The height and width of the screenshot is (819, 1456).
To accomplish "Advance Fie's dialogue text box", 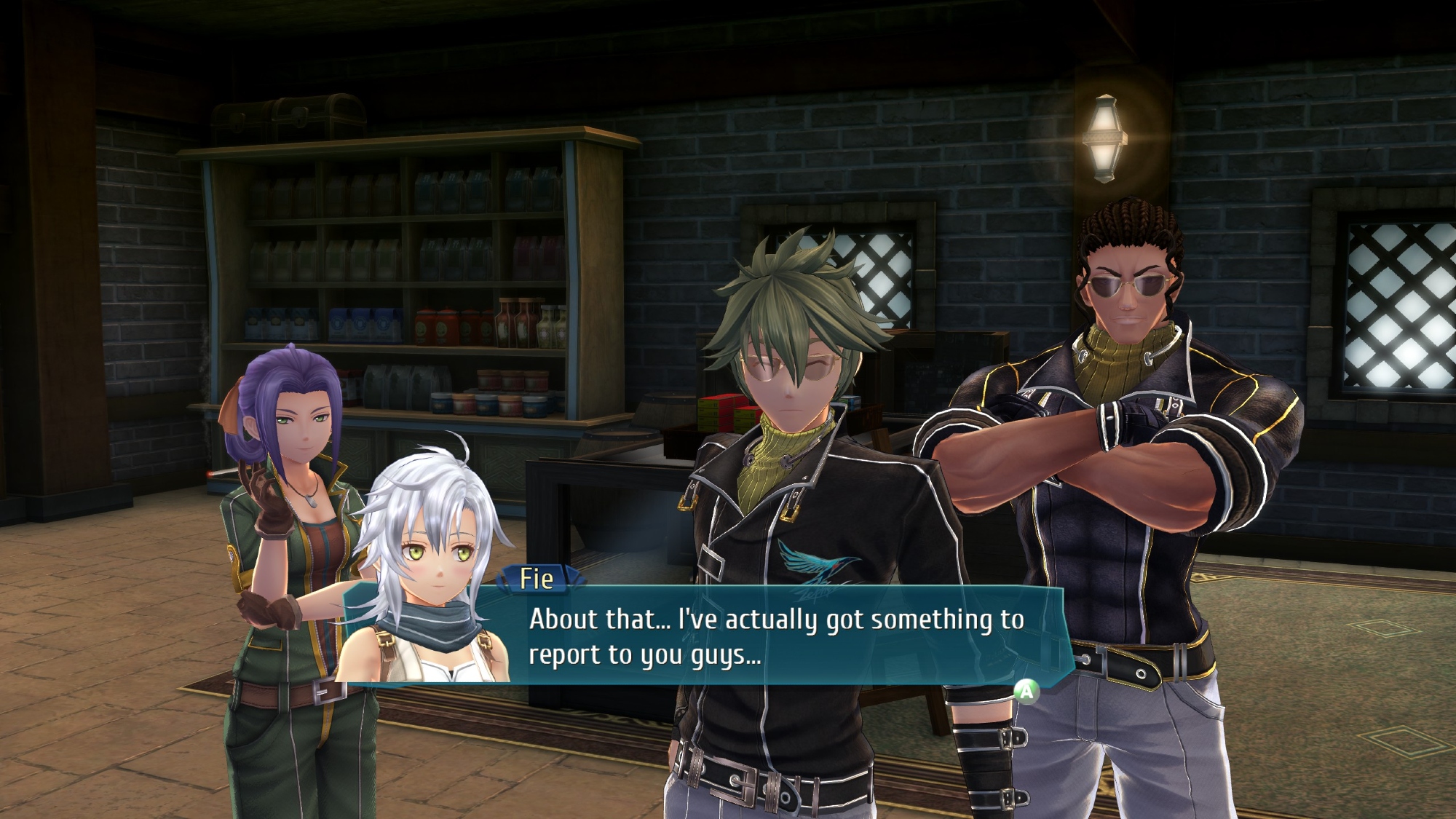I will [1026, 690].
